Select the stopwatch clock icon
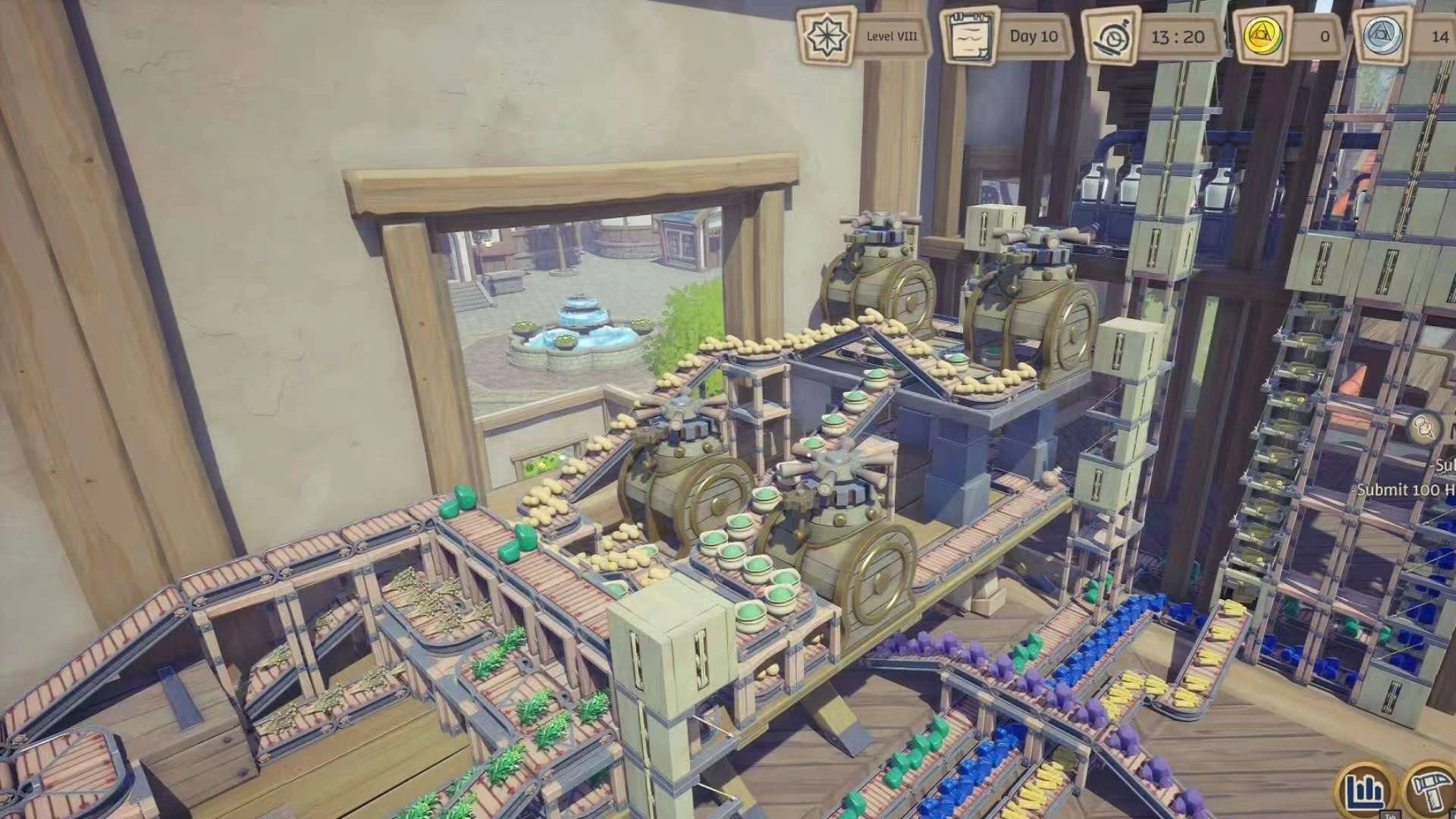Screen dimensions: 1456x819 (x=1112, y=36)
